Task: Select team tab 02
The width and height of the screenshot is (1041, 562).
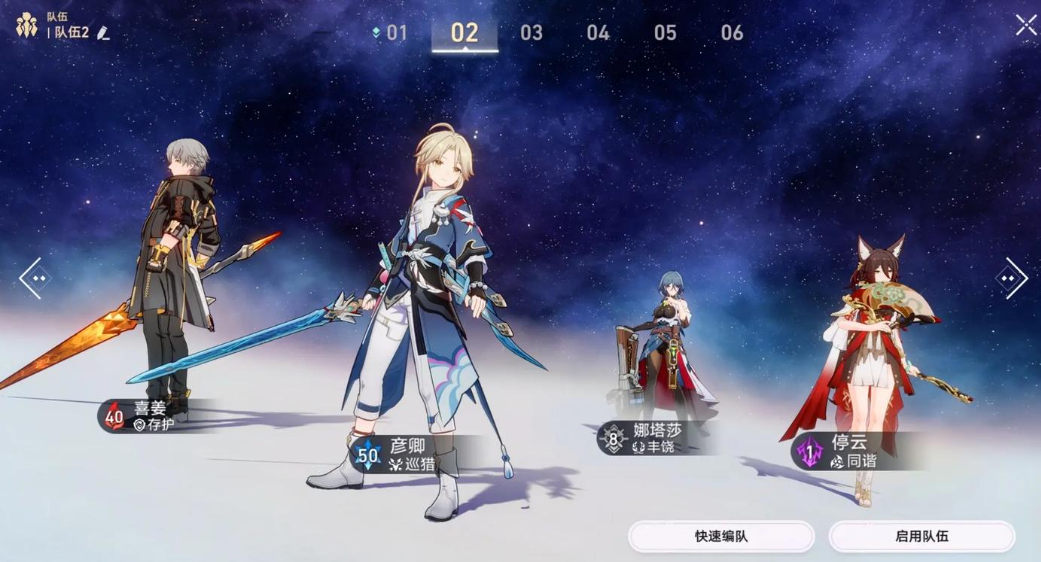Action: 464,33
